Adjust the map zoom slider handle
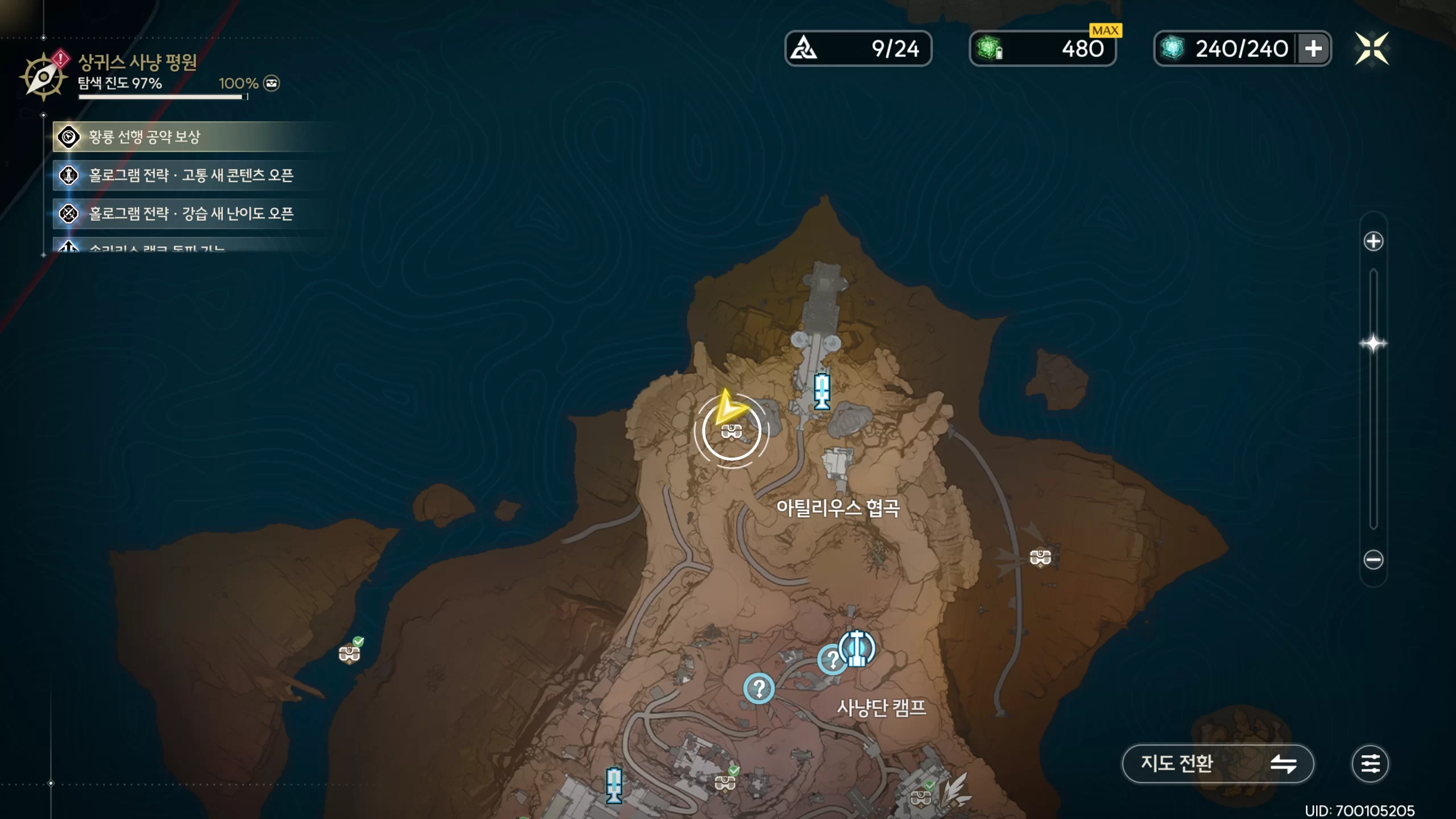Screen dimensions: 1456x819 1373,344
